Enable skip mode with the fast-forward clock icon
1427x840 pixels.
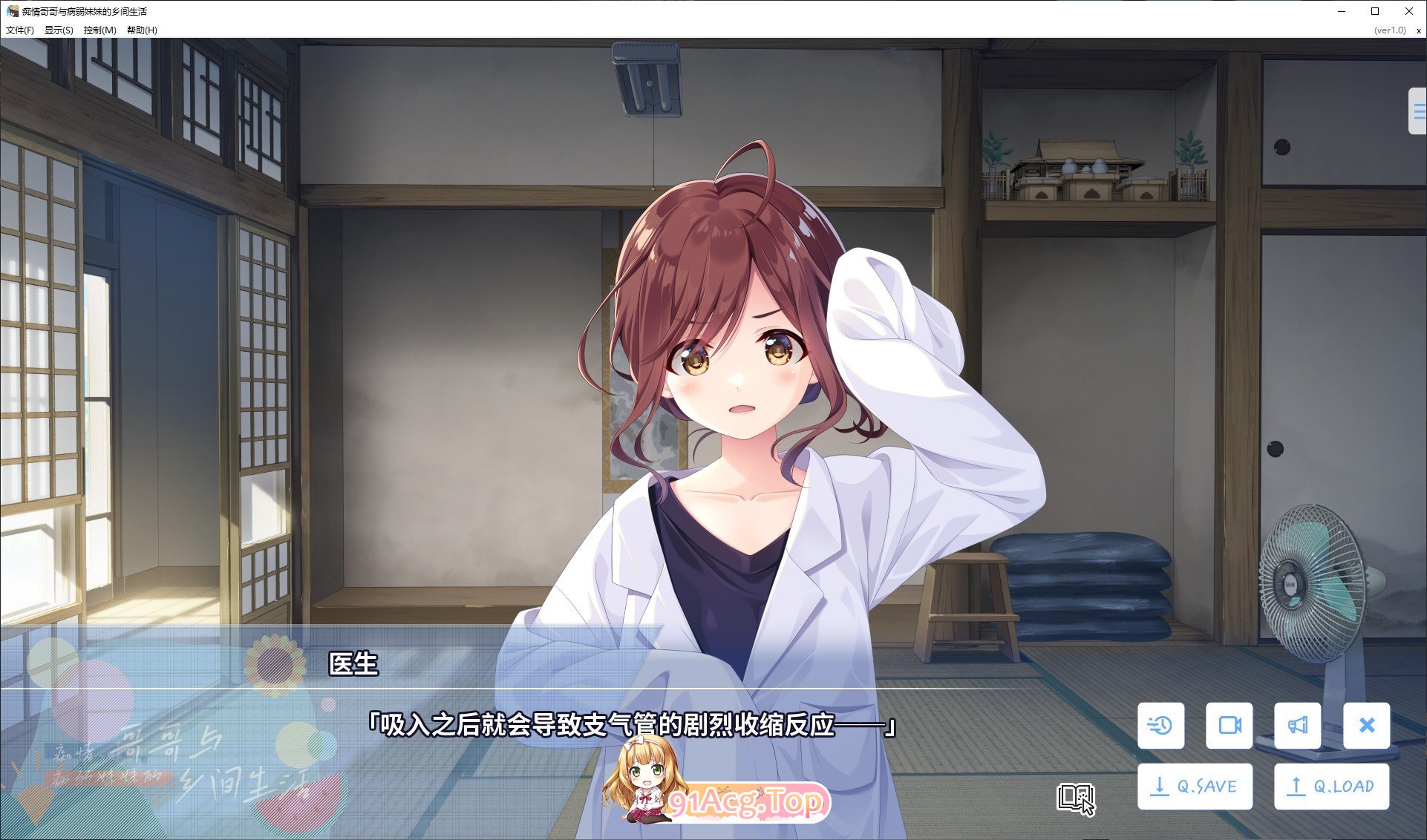coord(1160,726)
